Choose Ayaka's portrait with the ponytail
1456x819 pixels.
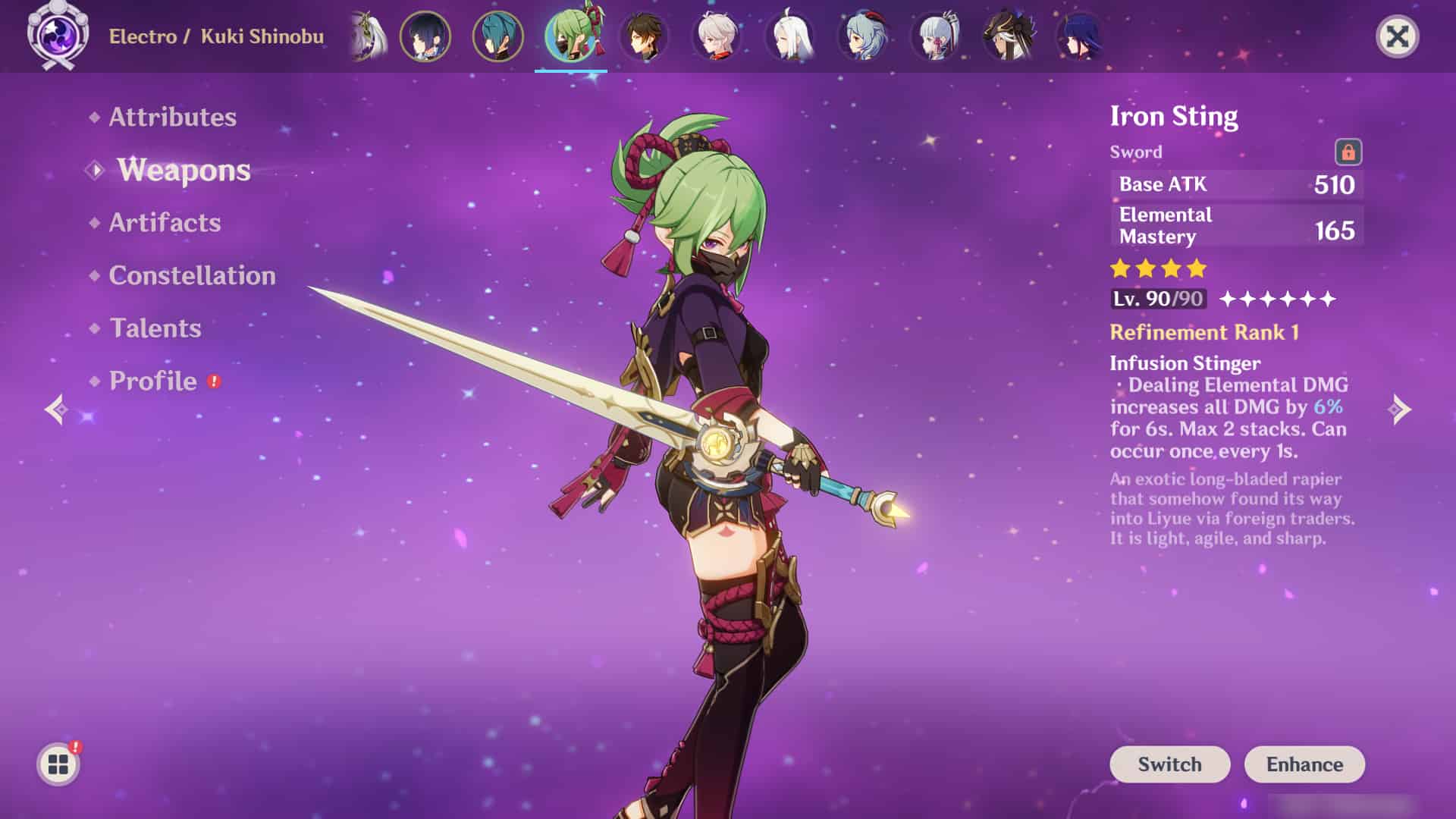935,36
